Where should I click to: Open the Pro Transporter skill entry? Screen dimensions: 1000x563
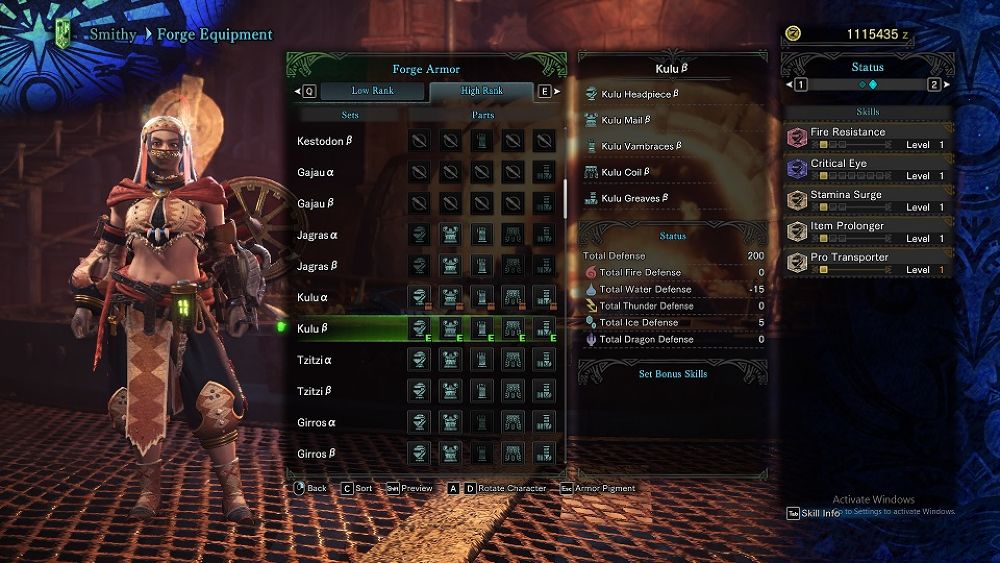click(x=867, y=263)
